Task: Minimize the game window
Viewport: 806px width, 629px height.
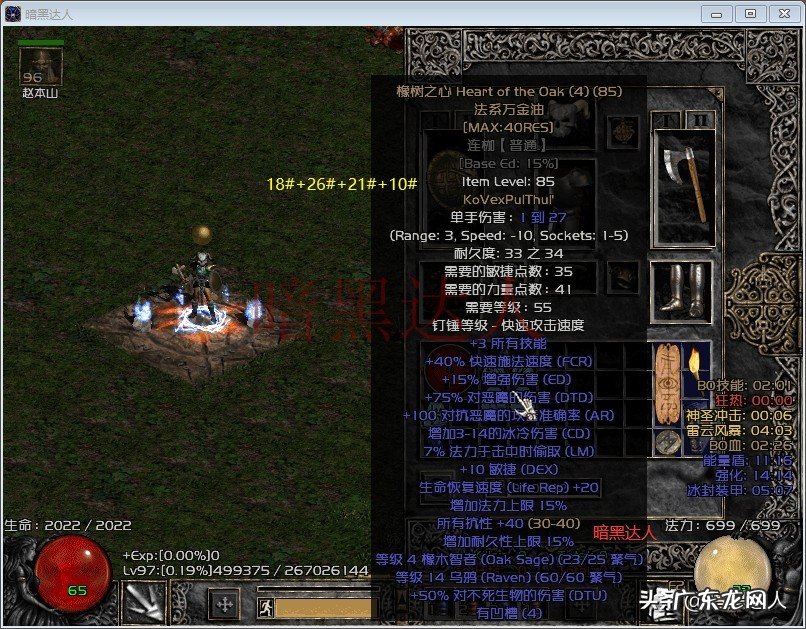Action: [x=717, y=14]
